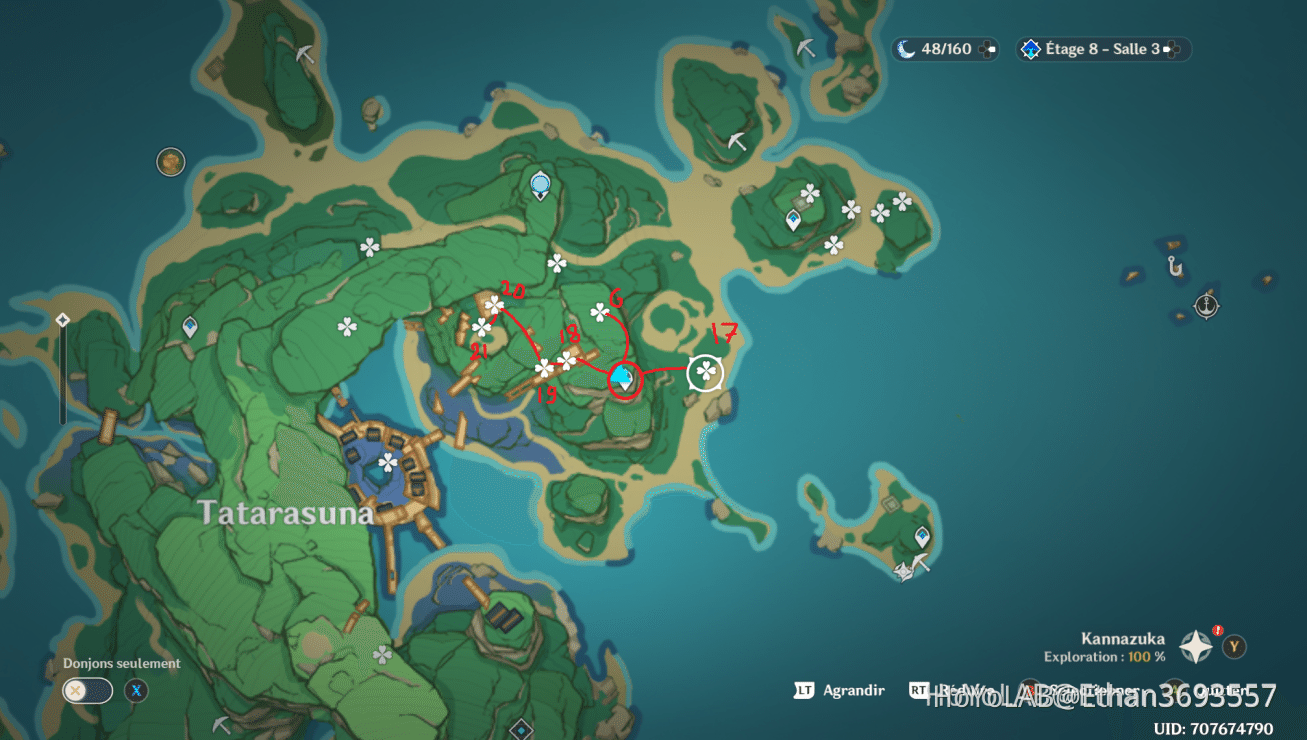1307x740 pixels.
Task: Click the Spiral Abyss icon beside Étage 8
Action: click(x=1029, y=48)
